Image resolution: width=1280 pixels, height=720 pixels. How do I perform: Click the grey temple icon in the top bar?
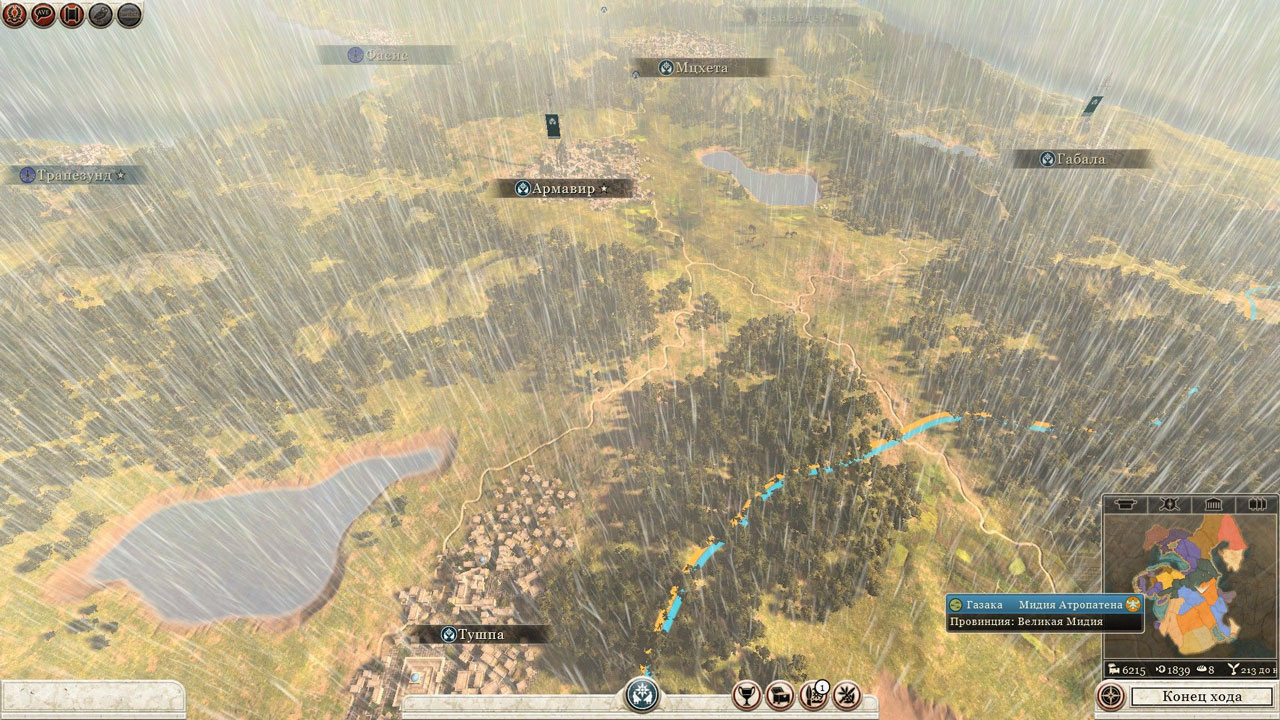pyautogui.click(x=130, y=15)
